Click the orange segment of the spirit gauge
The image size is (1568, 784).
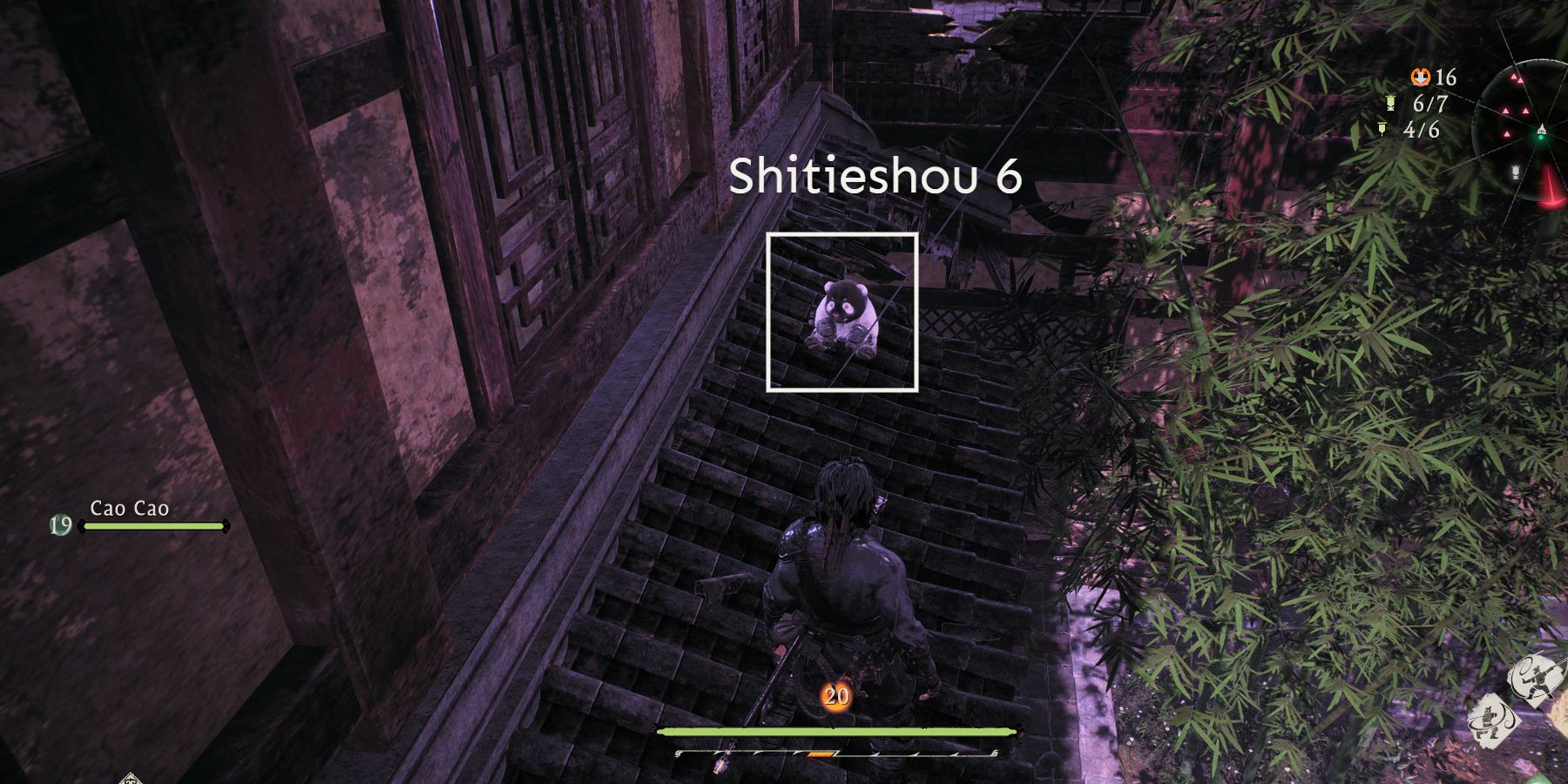click(821, 754)
